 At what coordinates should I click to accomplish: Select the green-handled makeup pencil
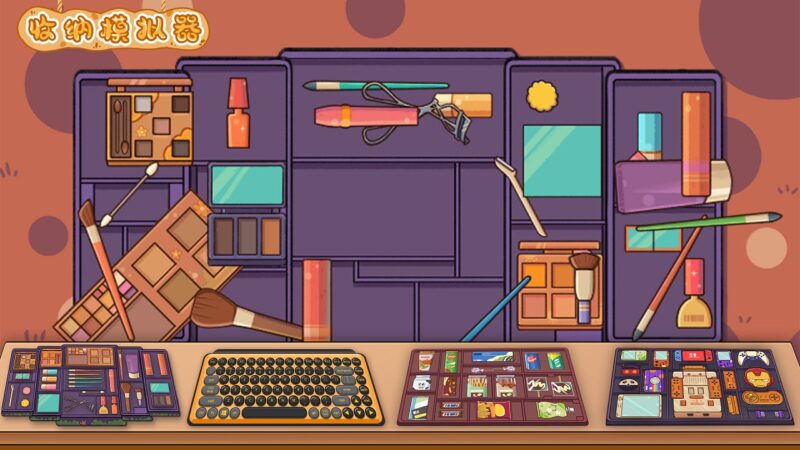[x=707, y=222]
